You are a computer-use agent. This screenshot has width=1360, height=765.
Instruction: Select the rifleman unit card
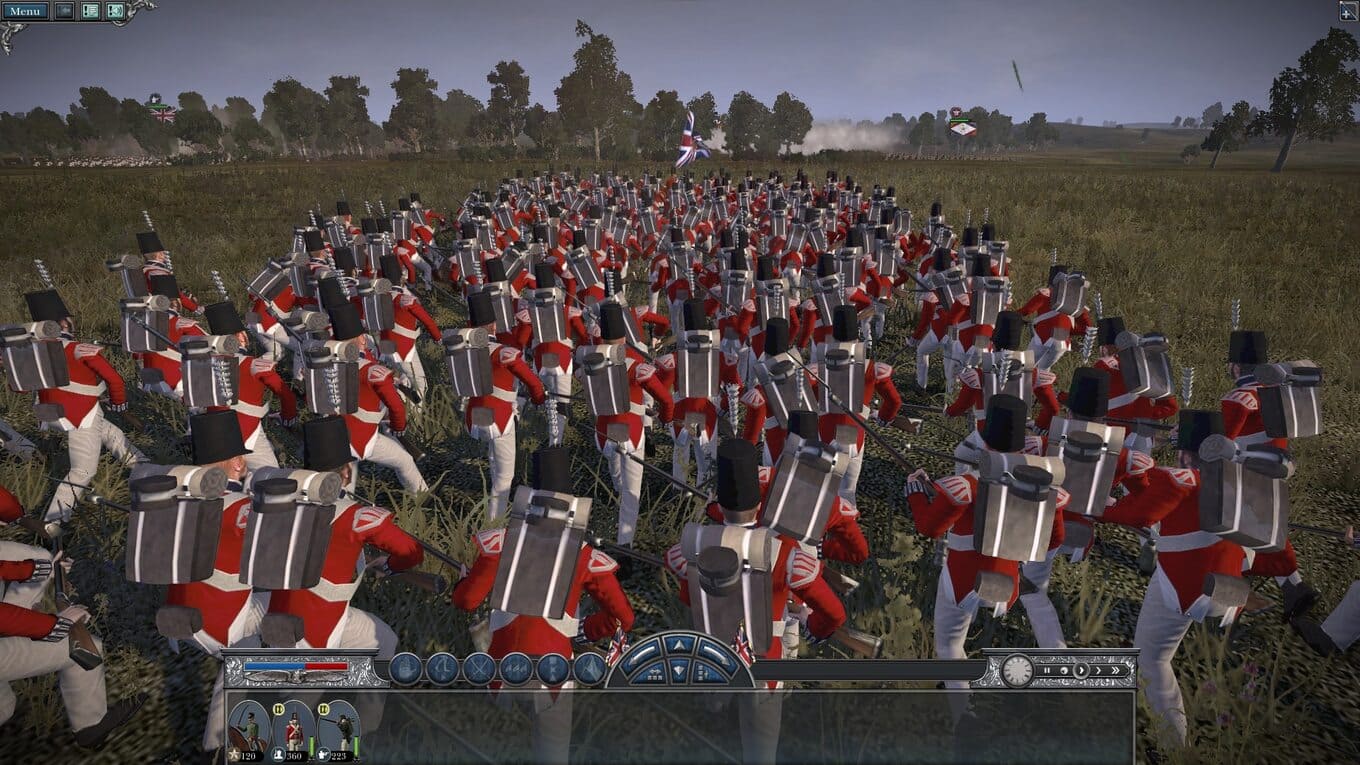pyautogui.click(x=339, y=729)
